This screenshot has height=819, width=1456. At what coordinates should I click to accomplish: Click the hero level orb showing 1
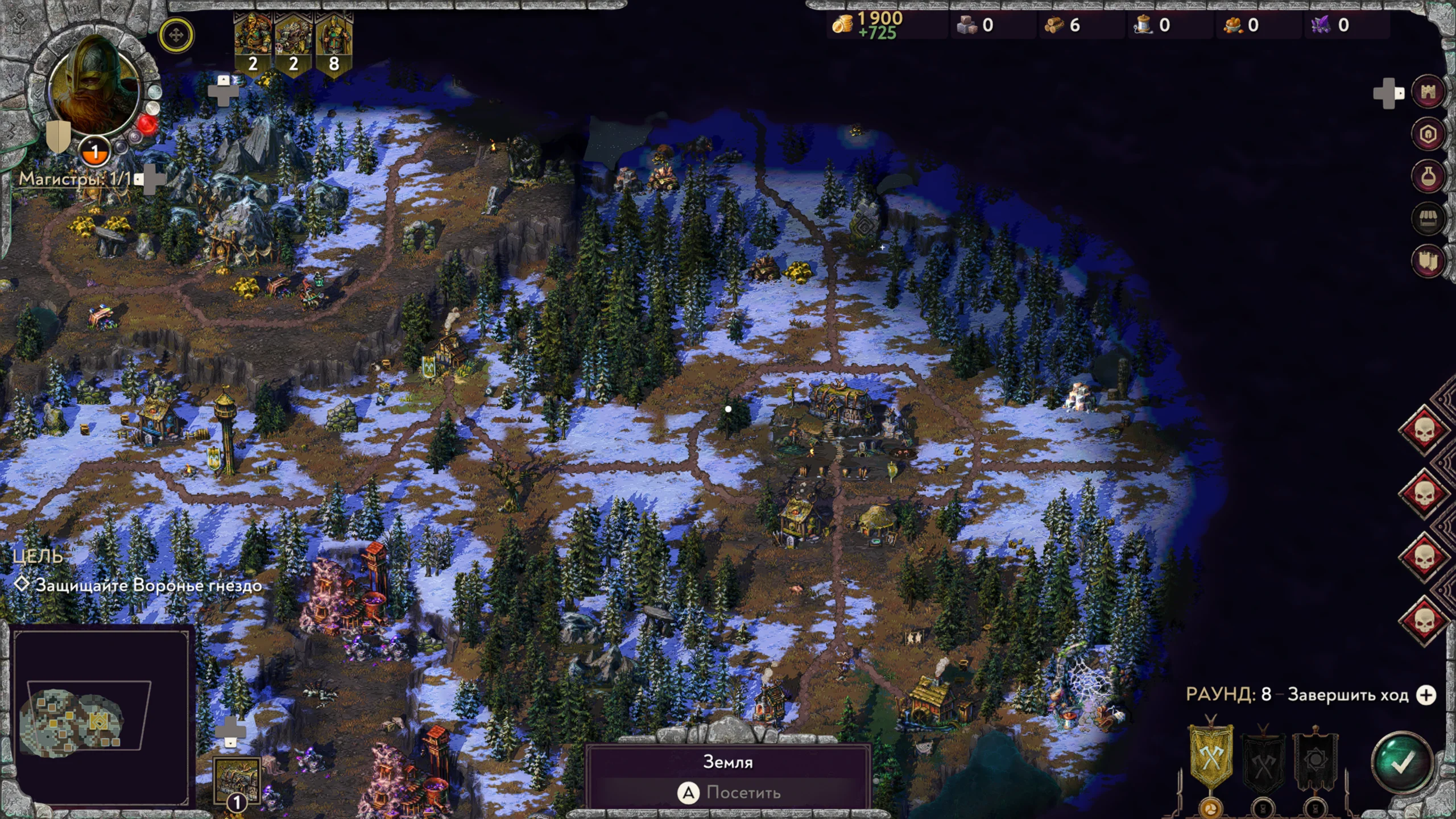coord(95,152)
